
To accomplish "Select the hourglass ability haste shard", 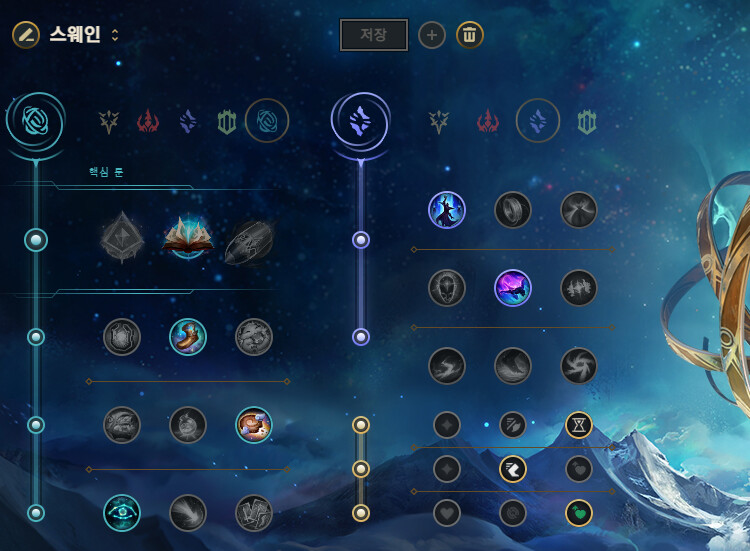I will point(579,425).
